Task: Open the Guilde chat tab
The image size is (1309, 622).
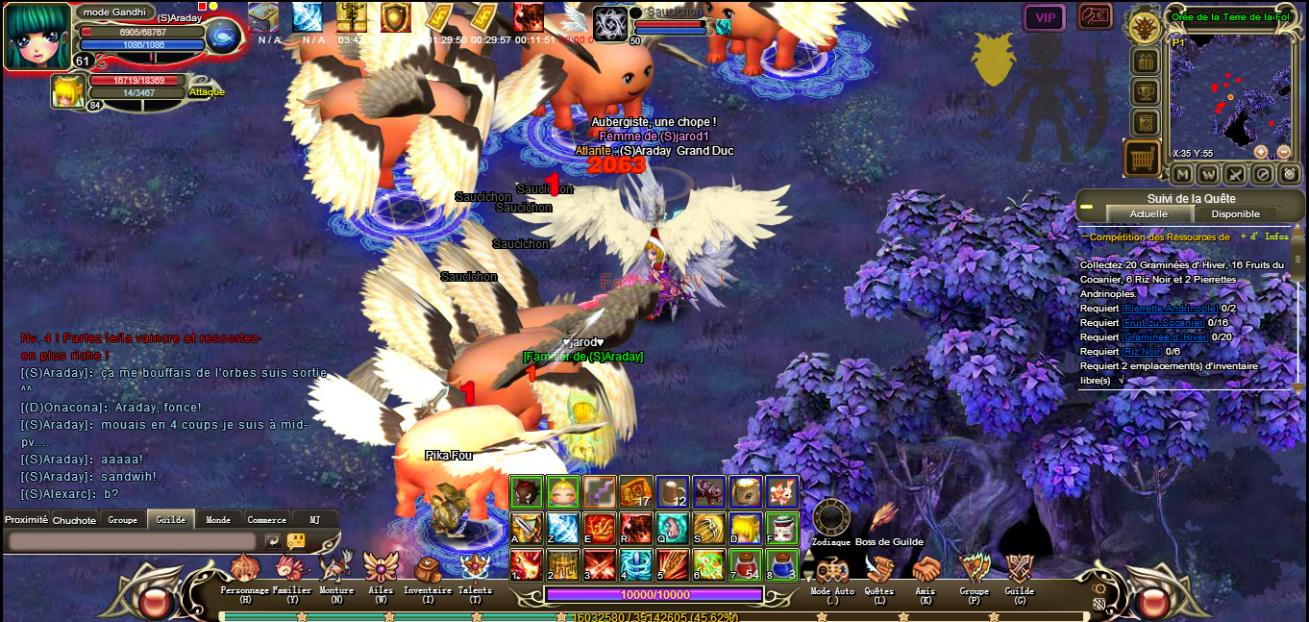Action: [x=170, y=520]
